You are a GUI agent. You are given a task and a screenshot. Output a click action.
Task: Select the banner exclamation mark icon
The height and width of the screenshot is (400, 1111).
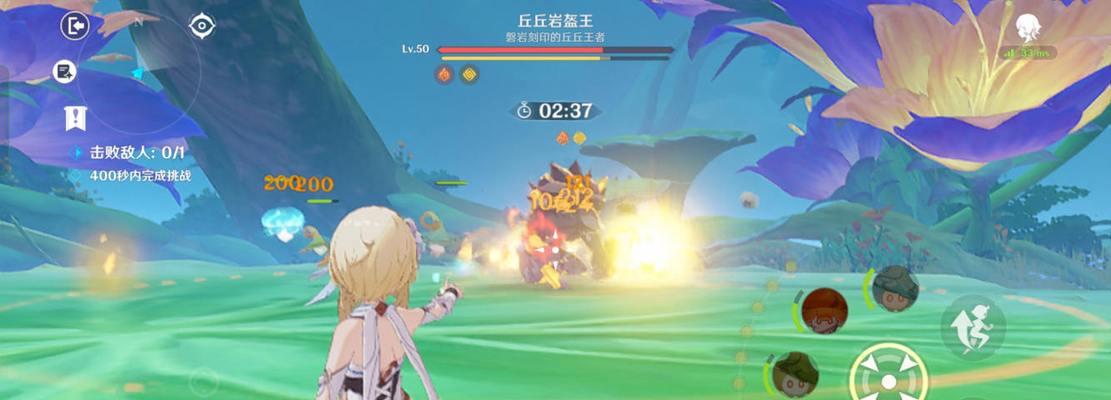pos(75,117)
